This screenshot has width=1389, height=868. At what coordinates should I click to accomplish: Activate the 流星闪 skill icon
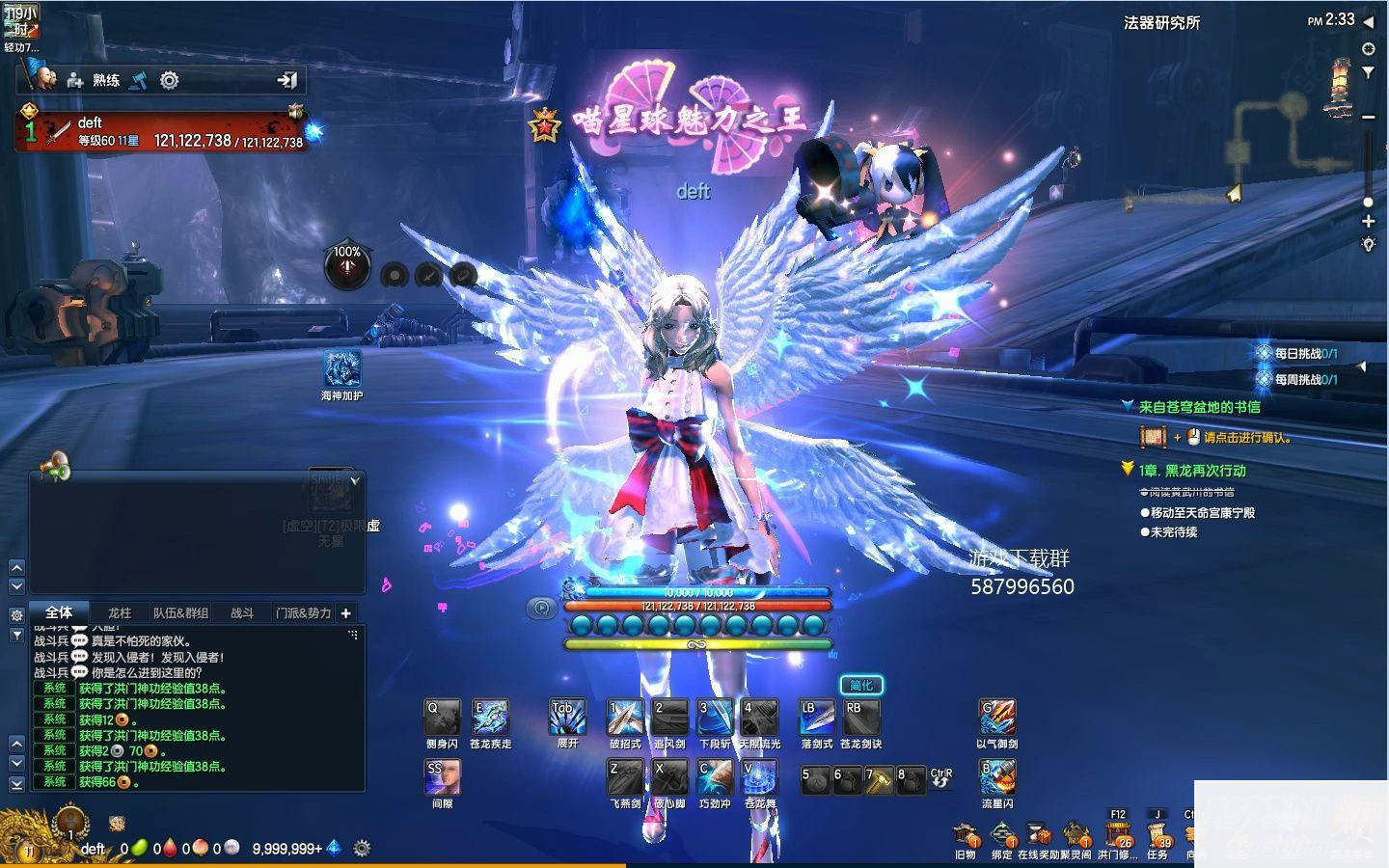[x=996, y=777]
